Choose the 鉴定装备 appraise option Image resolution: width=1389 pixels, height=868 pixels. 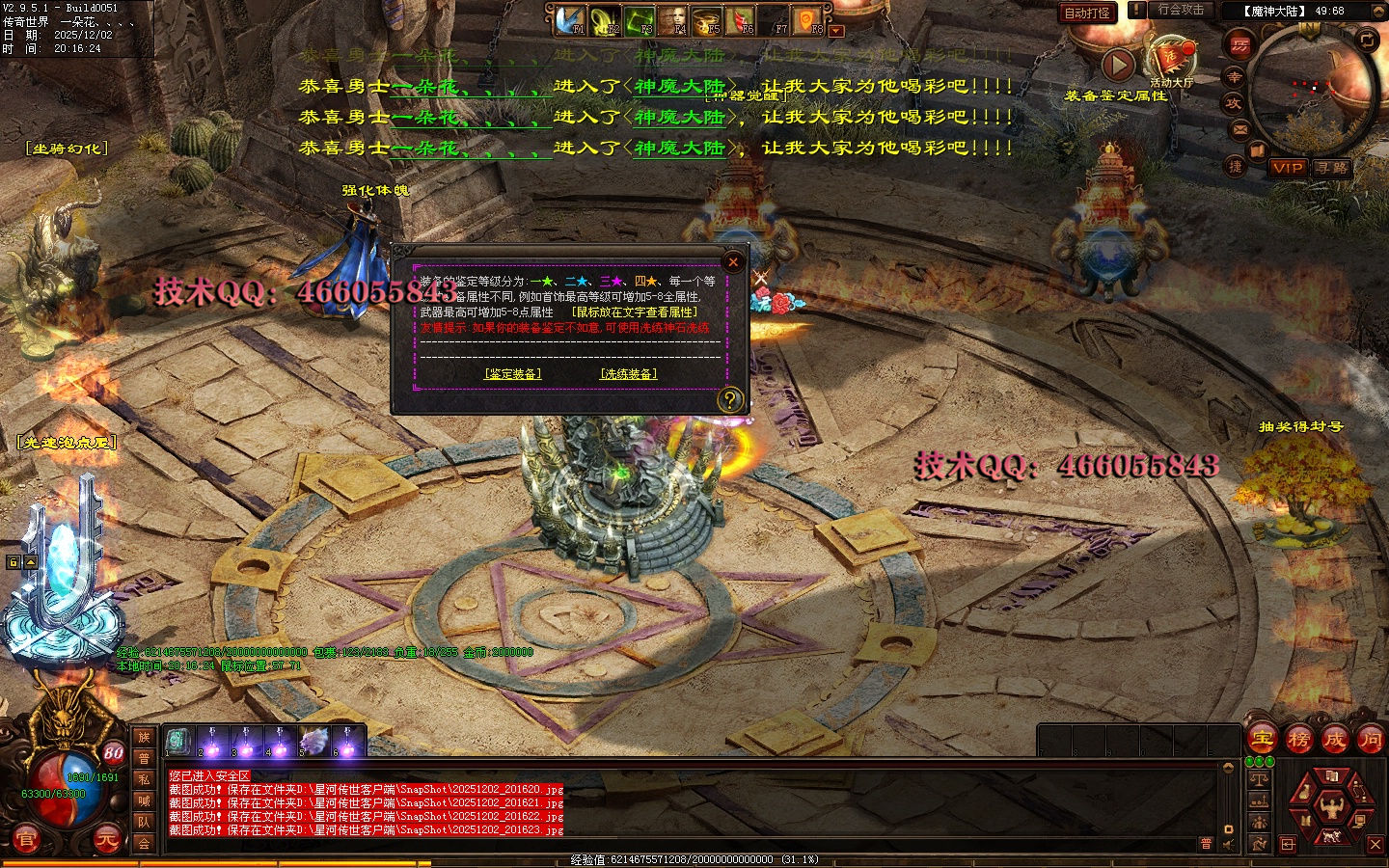(x=512, y=374)
